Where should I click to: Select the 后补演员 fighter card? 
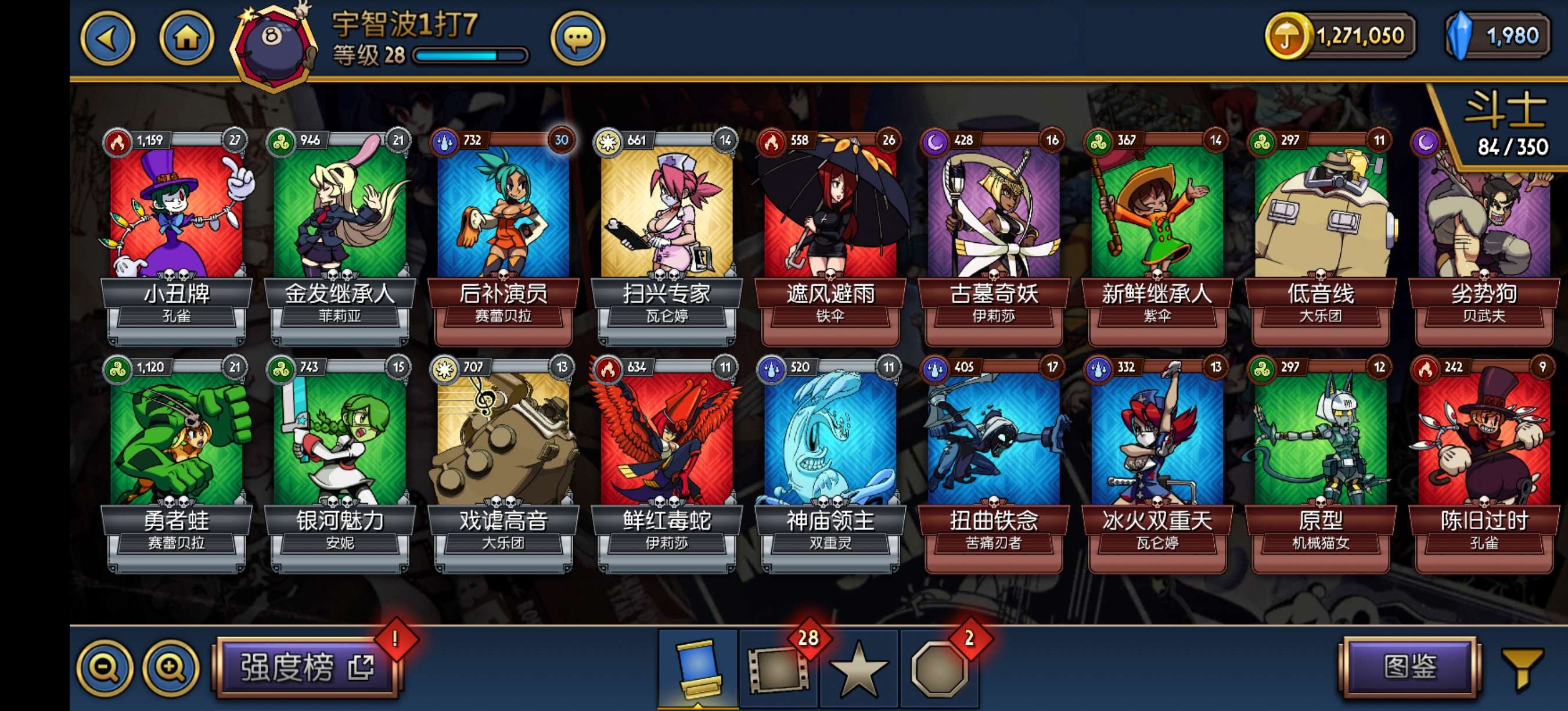(x=503, y=231)
